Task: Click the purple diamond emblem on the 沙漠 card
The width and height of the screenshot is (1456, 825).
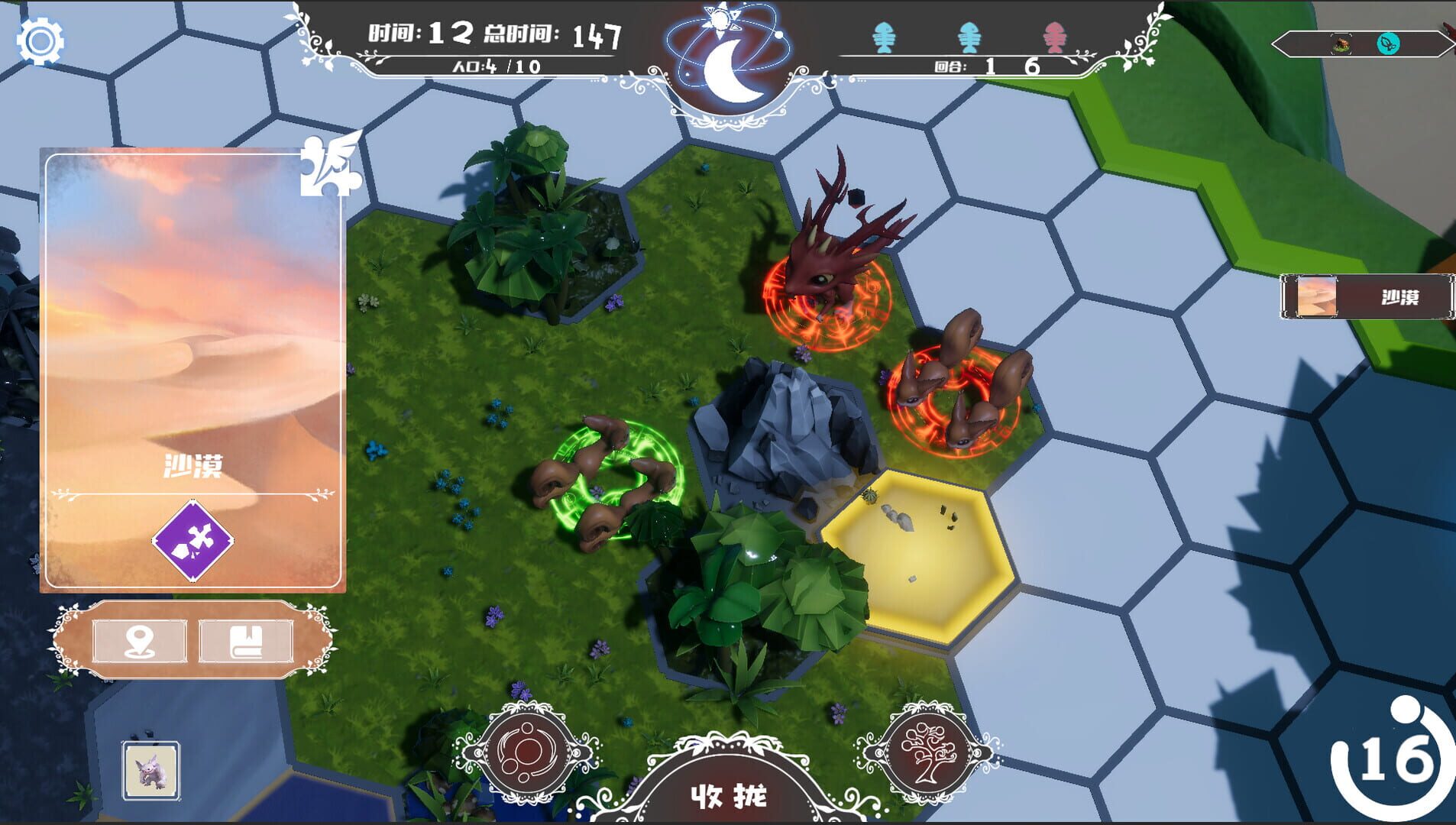Action: 193,541
